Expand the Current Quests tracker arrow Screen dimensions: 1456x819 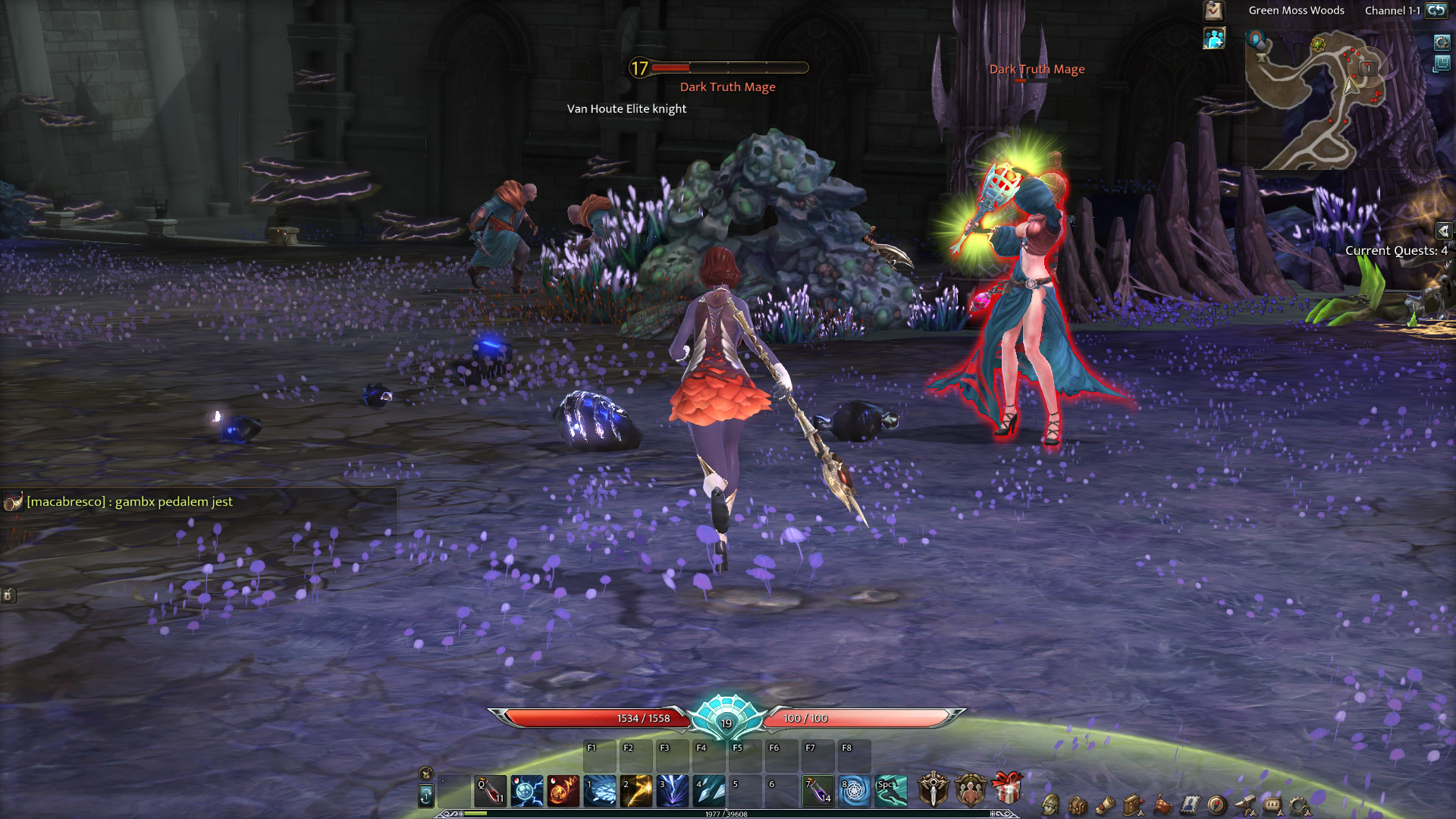tap(1443, 231)
